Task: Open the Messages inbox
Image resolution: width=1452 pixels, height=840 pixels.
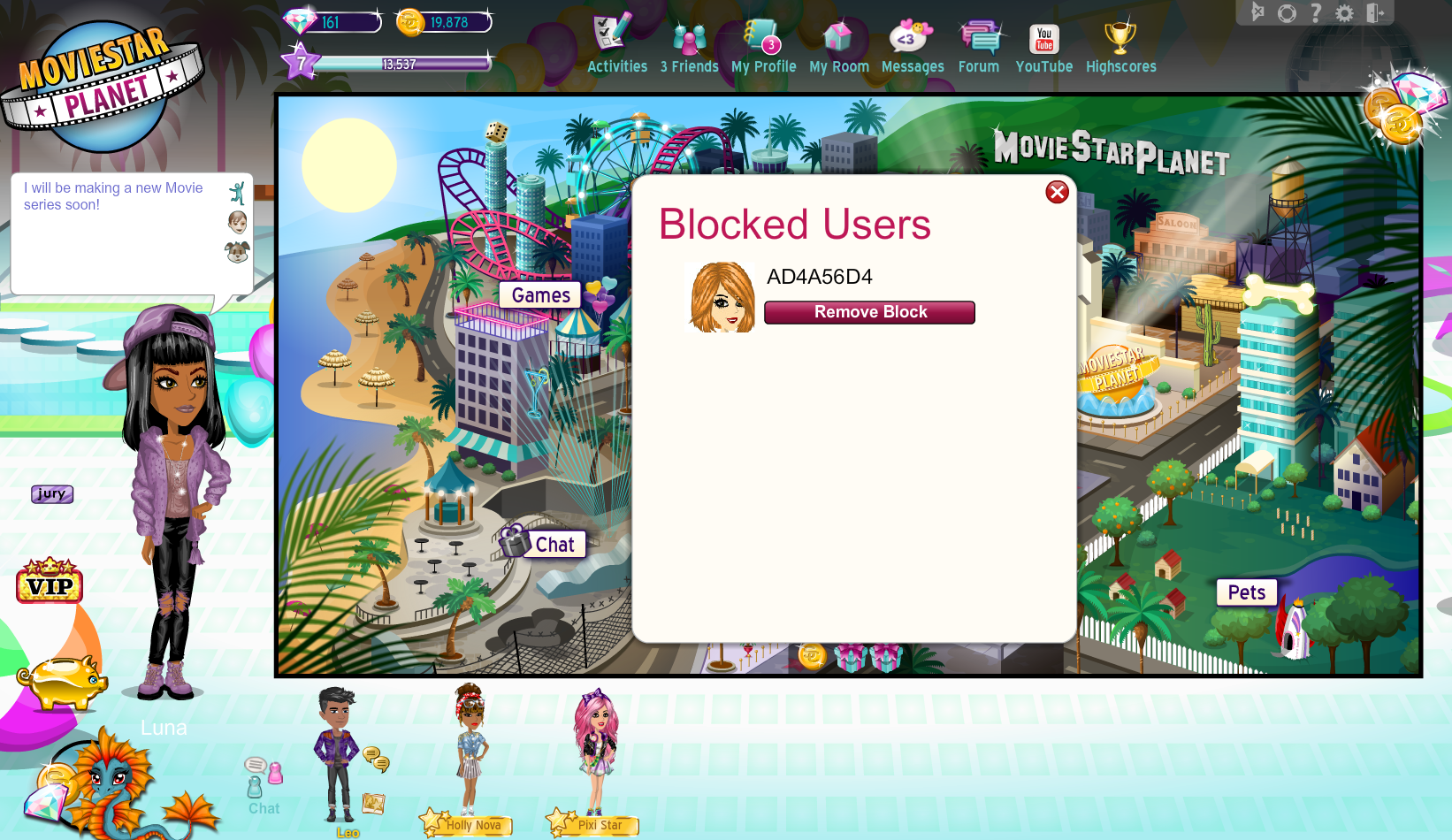Action: click(x=912, y=46)
